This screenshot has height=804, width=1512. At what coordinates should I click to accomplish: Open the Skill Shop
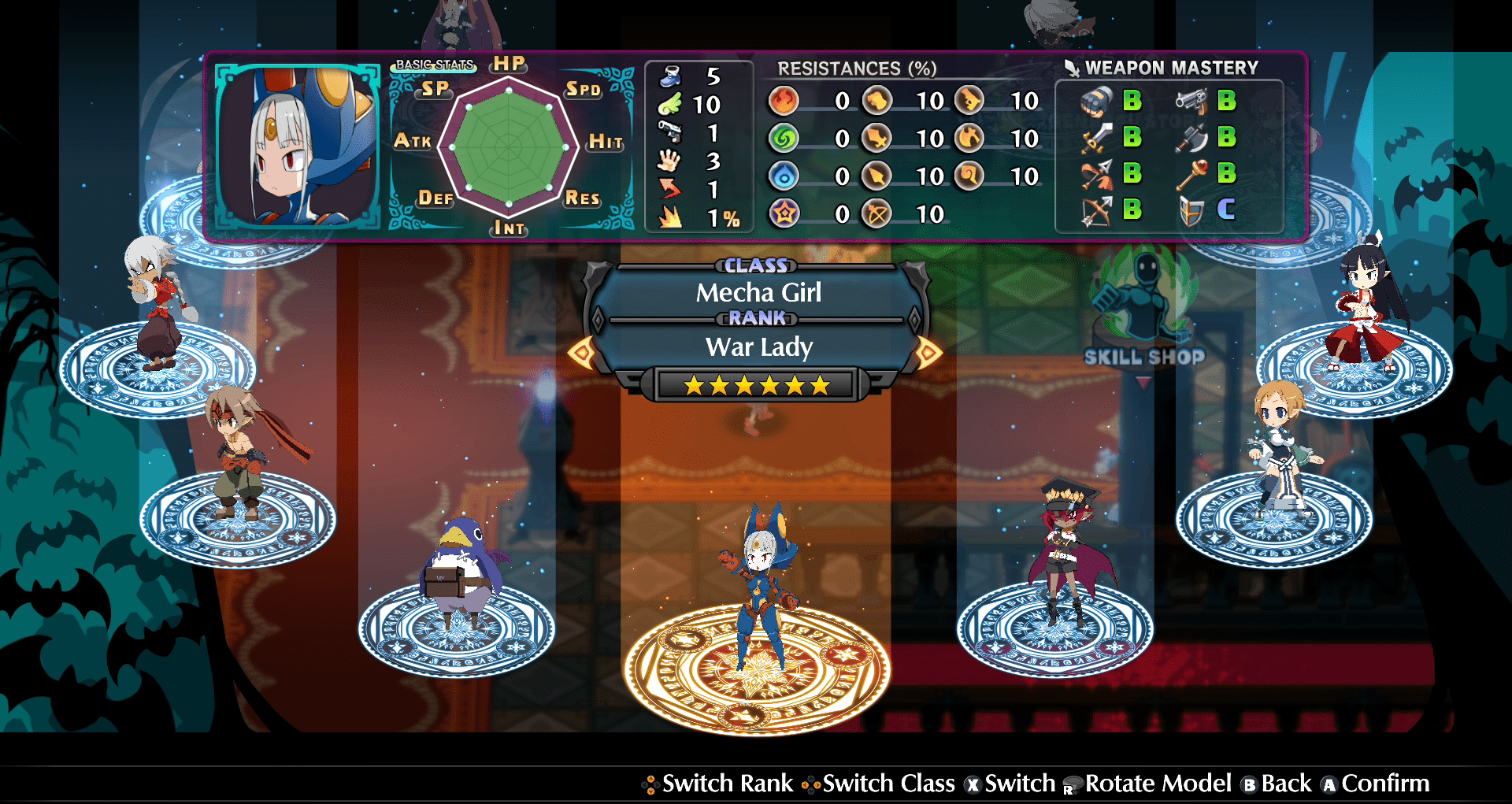[1144, 315]
